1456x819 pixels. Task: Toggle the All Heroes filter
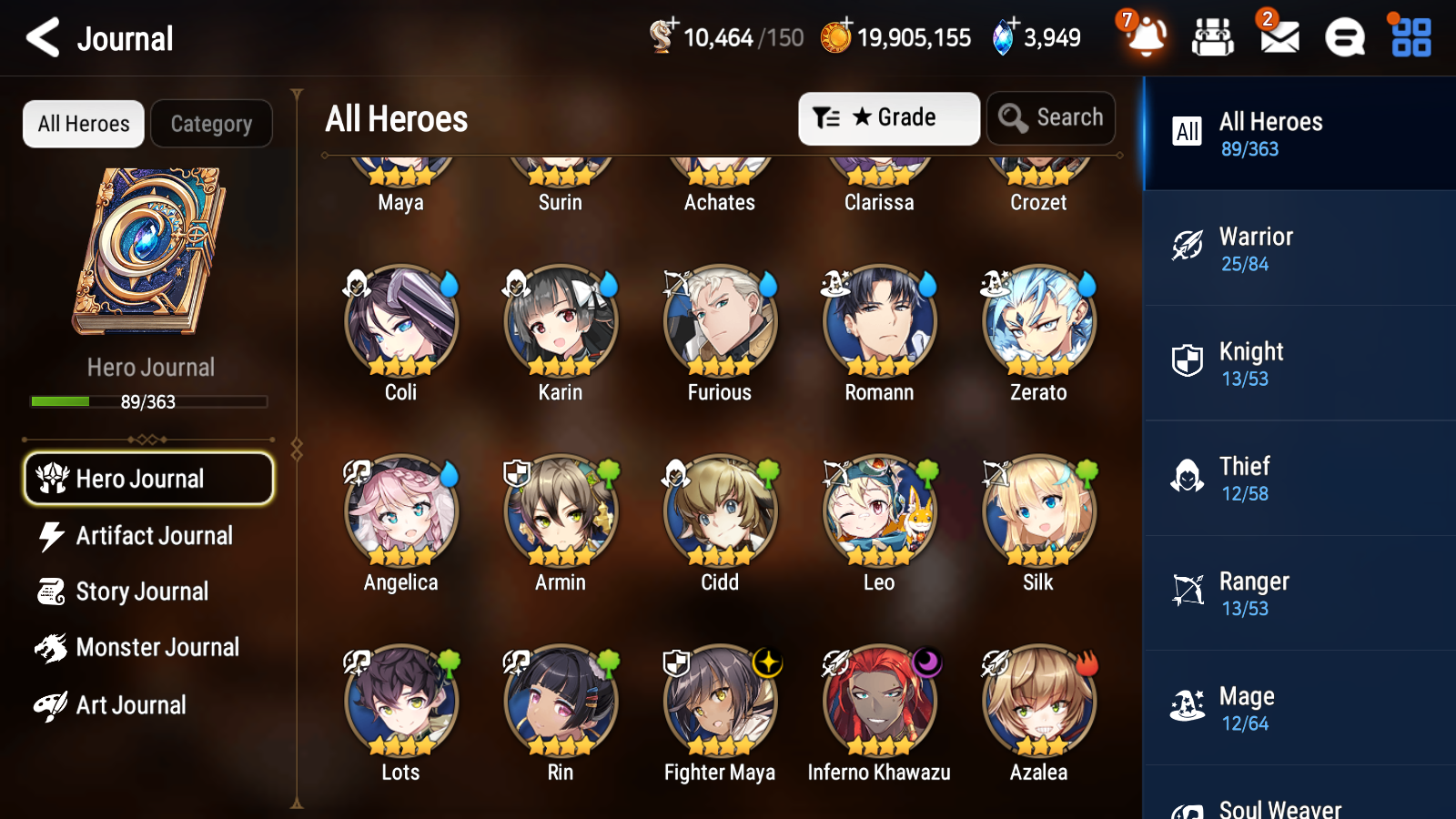coord(83,124)
